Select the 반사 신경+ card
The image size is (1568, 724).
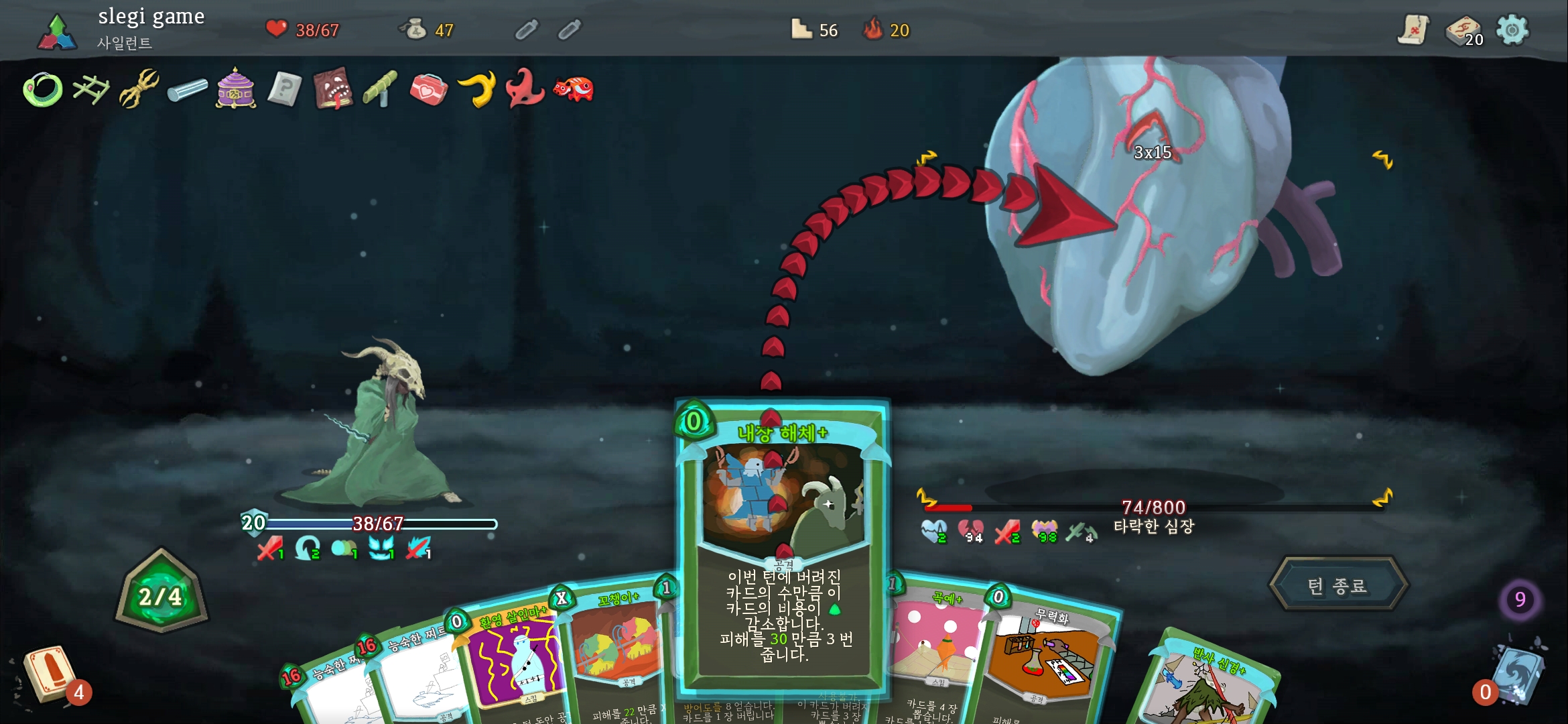1206,684
